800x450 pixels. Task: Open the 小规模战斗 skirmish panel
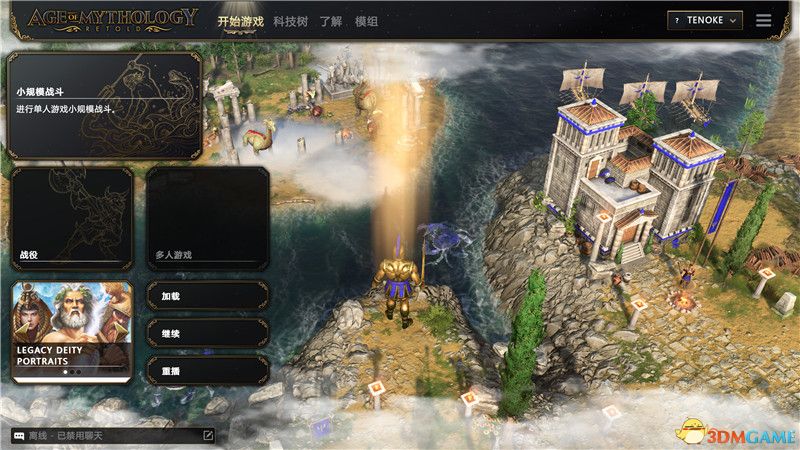point(104,105)
